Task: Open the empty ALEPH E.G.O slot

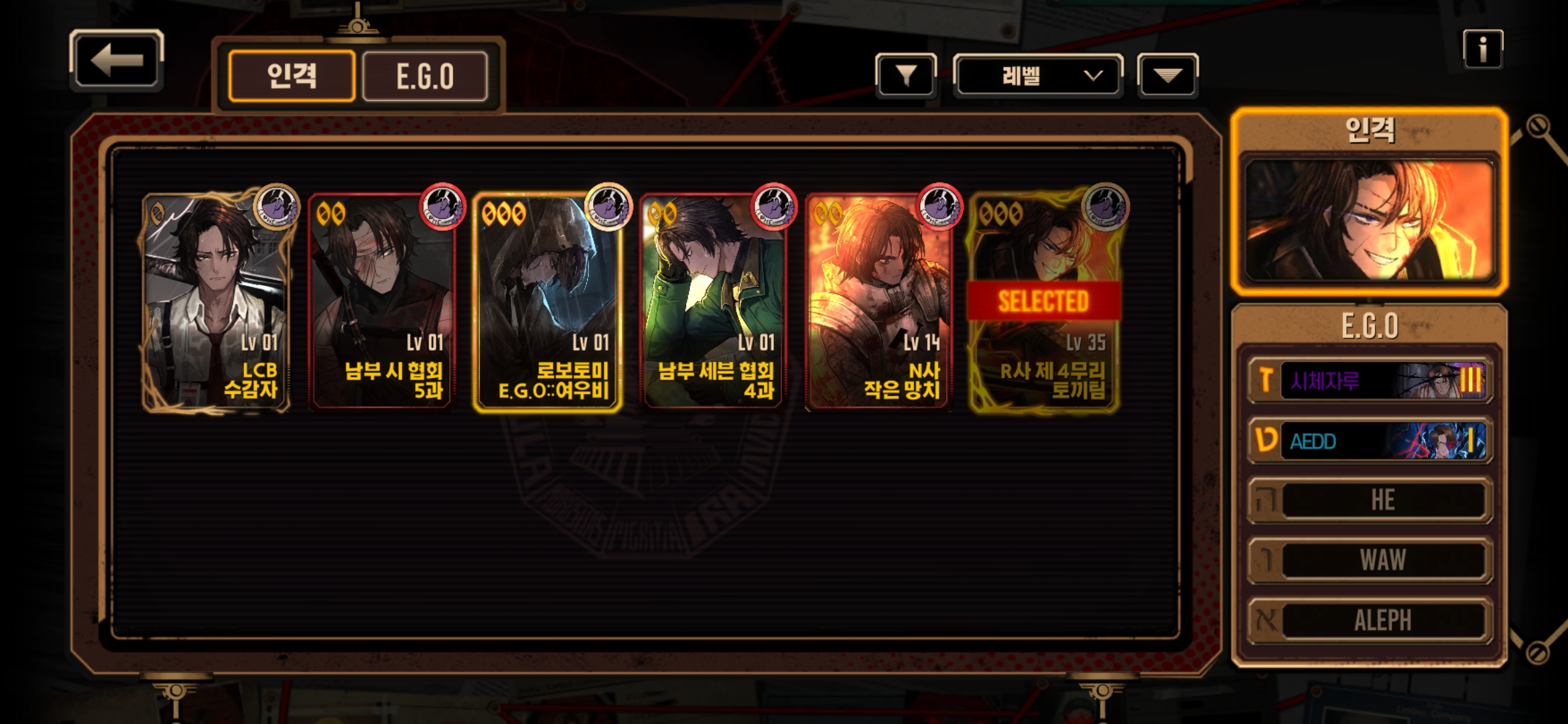Action: pos(1370,620)
